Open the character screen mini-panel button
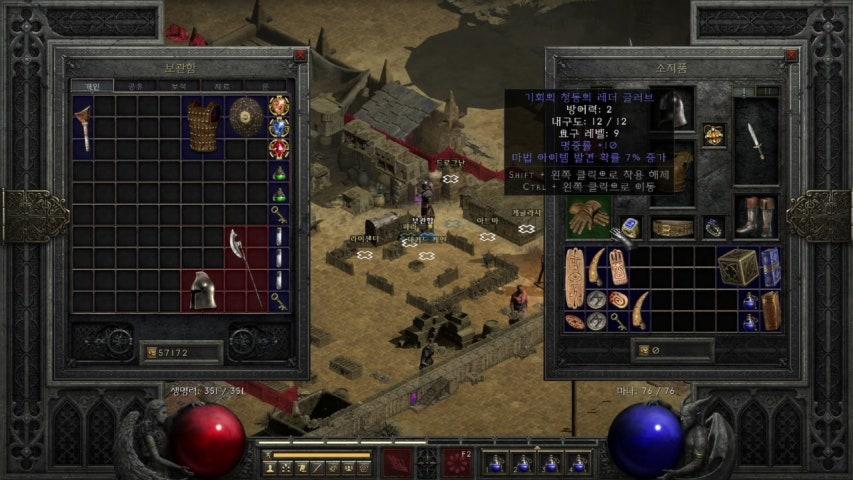853x480 pixels. [269, 467]
